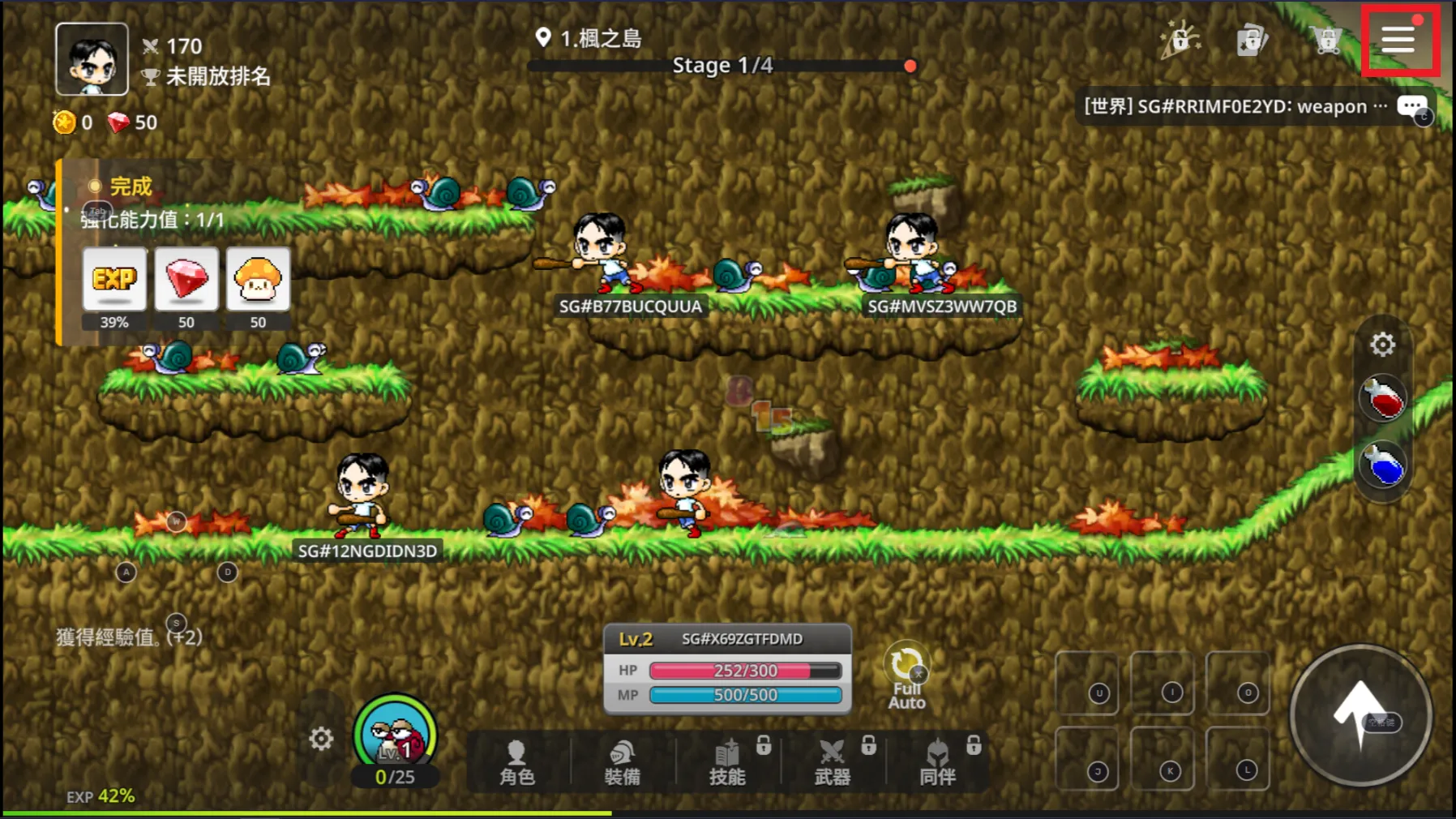Use the blue MP potion
This screenshot has height=819, width=1456.
click(x=1384, y=466)
